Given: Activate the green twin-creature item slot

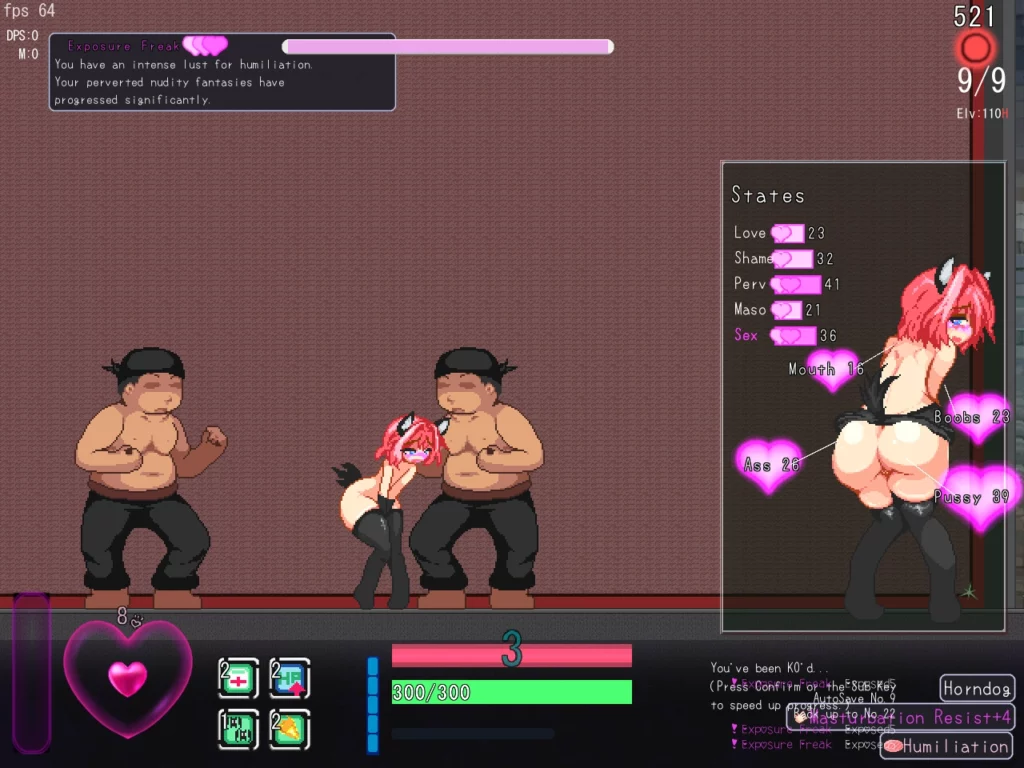Looking at the screenshot, I should 239,729.
